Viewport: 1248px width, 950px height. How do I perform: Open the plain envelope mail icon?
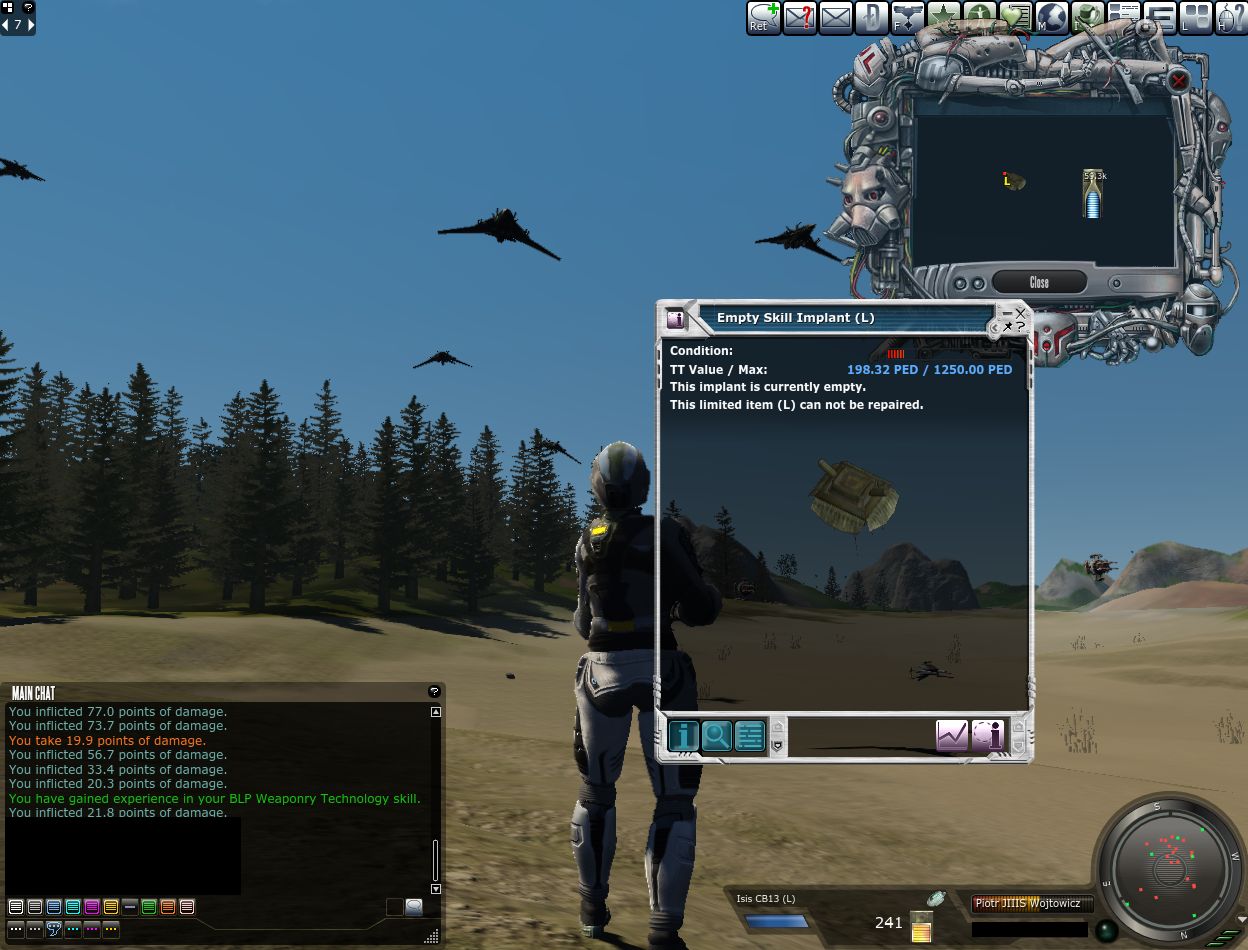click(835, 17)
